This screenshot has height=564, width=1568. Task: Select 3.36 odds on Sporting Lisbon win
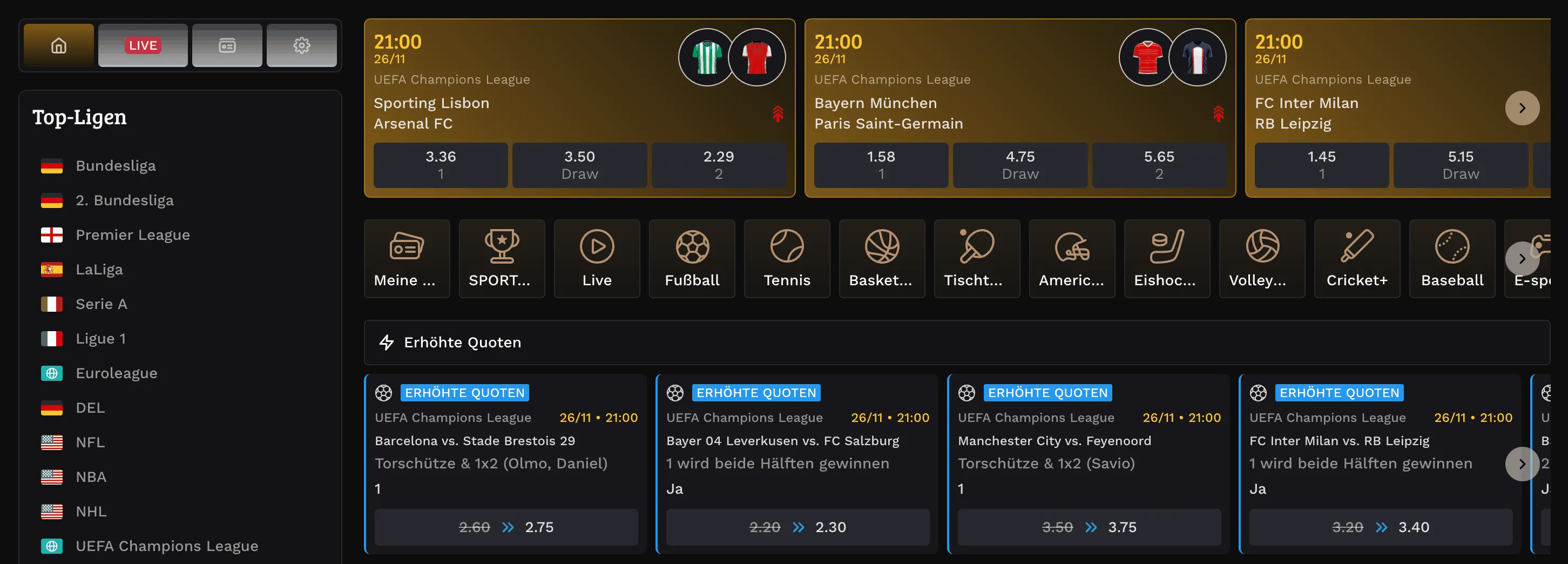pos(440,164)
